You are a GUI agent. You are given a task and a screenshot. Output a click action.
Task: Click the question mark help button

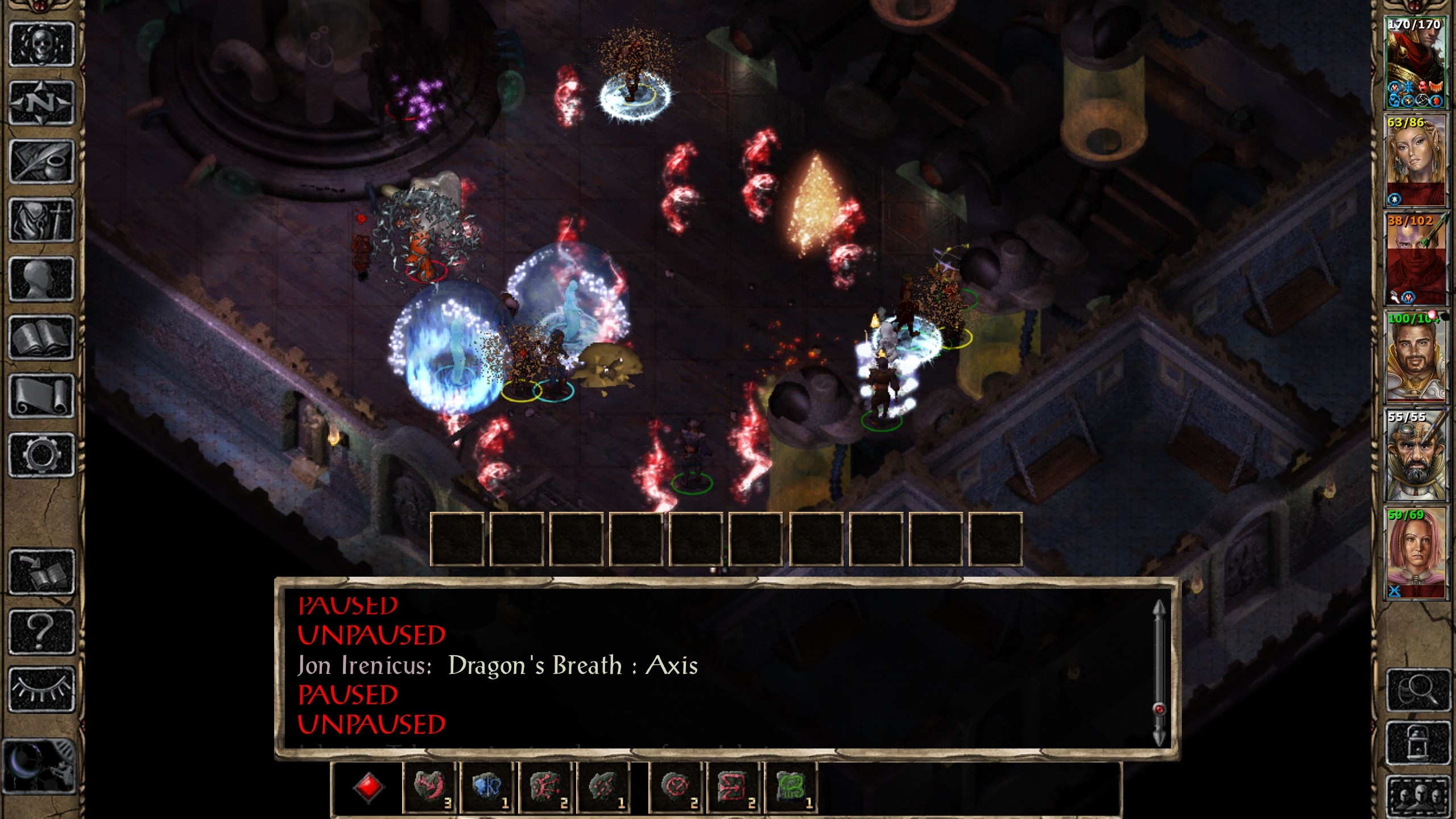click(x=42, y=631)
